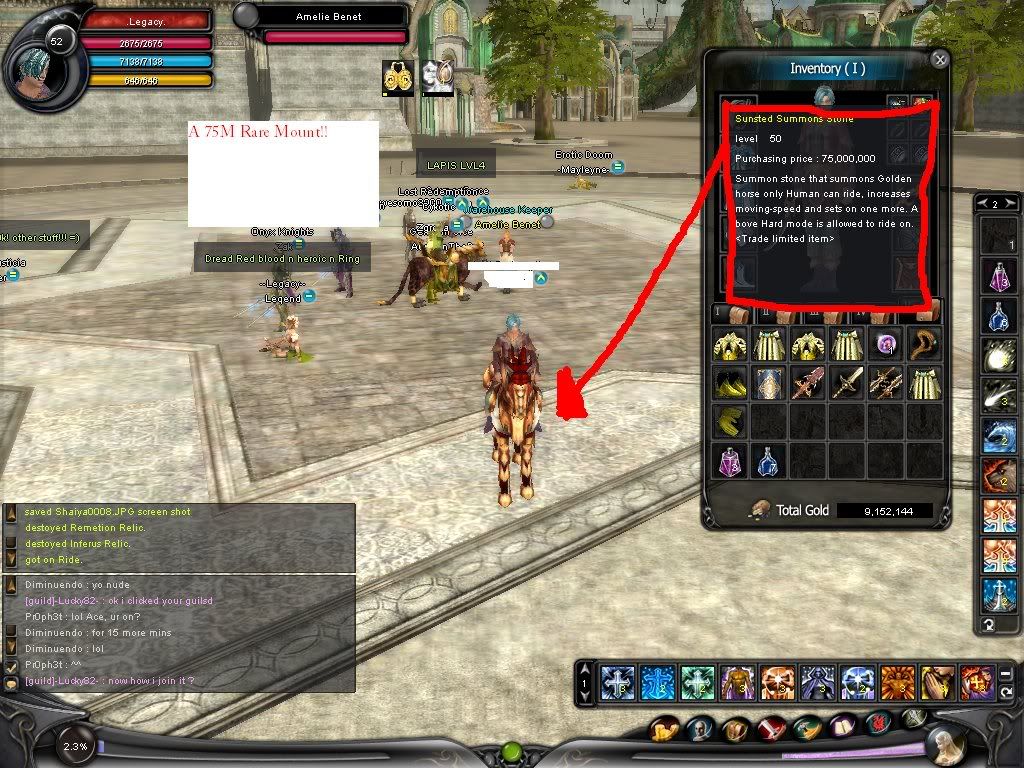Cast the green cross skill
The width and height of the screenshot is (1024, 768).
(x=698, y=682)
